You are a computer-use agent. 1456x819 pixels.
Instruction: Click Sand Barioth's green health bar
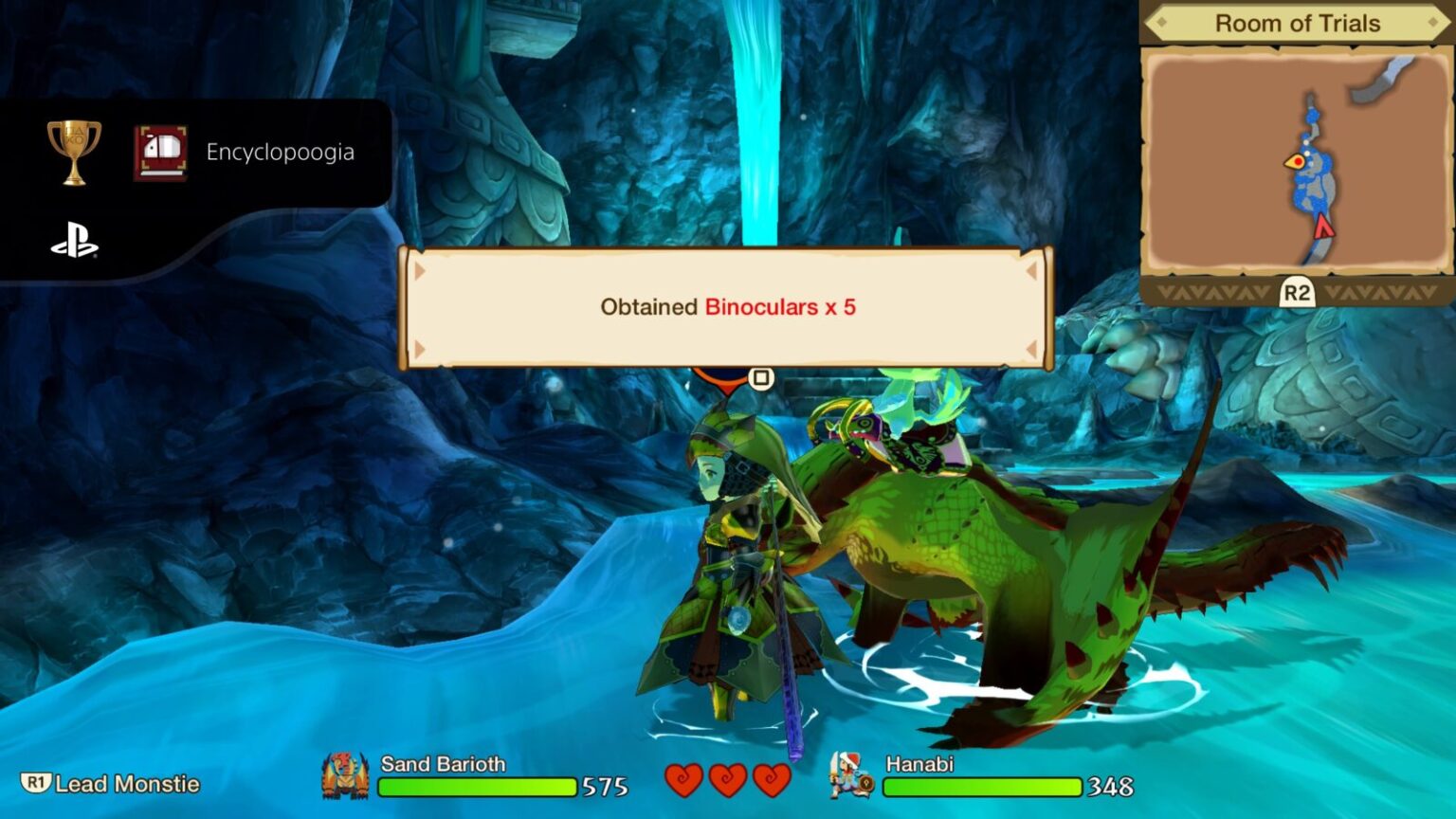click(x=477, y=787)
